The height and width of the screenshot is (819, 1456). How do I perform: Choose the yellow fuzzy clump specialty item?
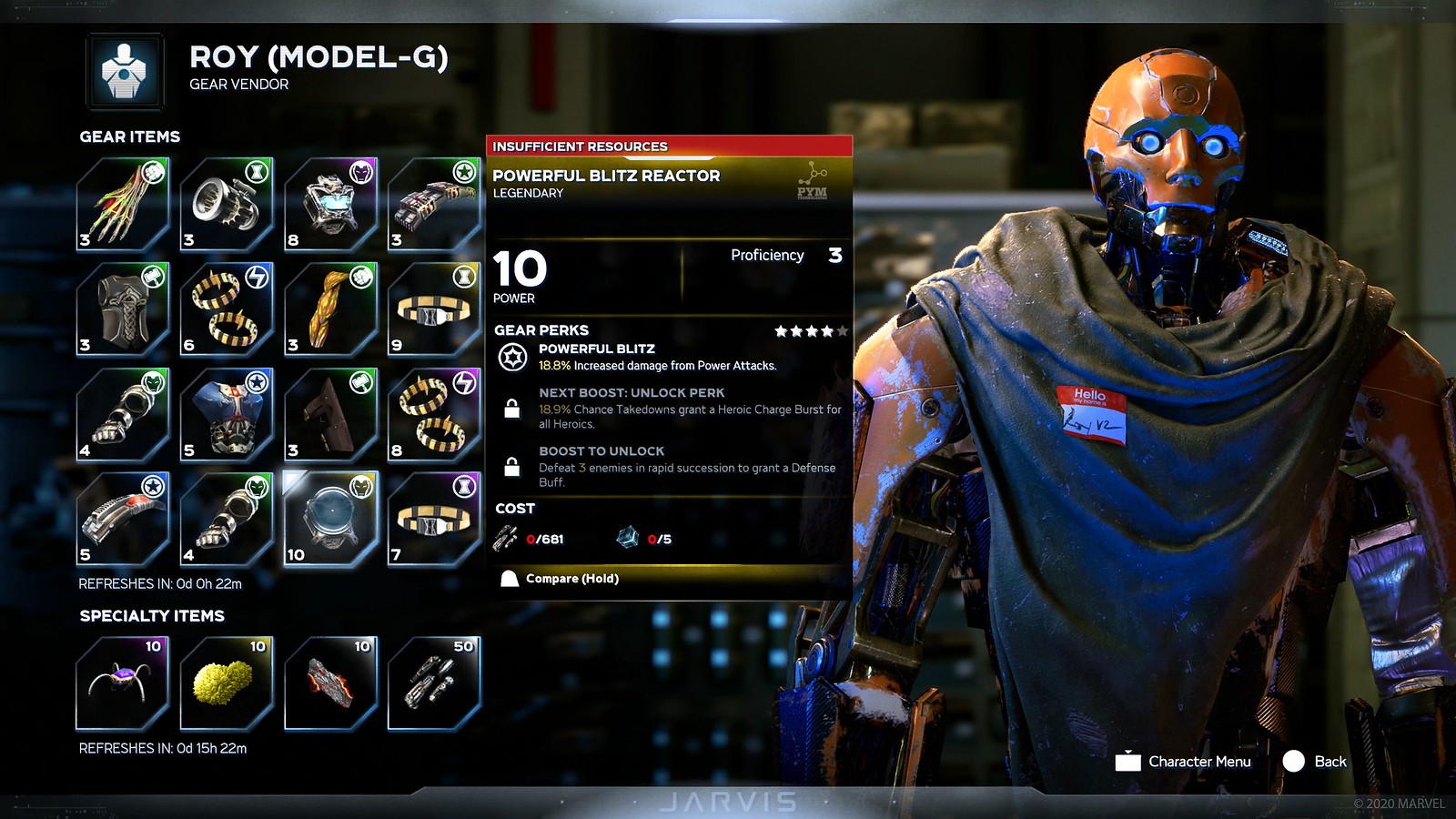pyautogui.click(x=227, y=682)
